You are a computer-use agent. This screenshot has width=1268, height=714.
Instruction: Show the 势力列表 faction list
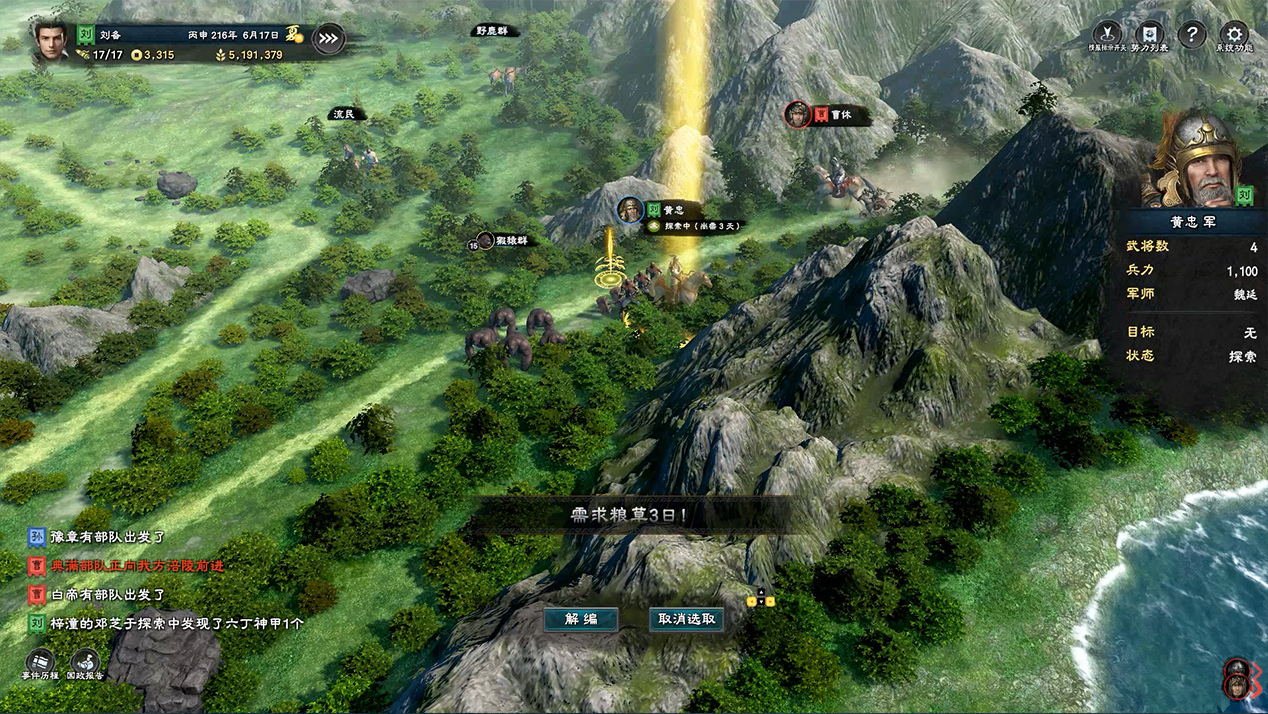click(x=1151, y=37)
